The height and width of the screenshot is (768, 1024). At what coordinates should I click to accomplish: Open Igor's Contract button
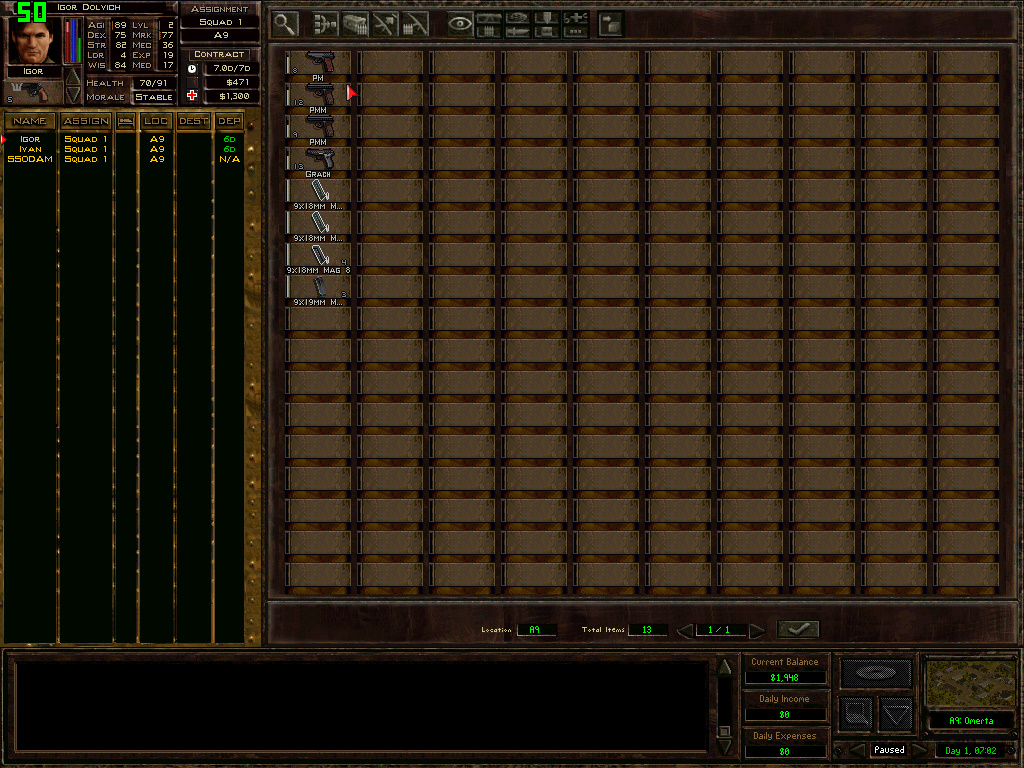coord(219,54)
